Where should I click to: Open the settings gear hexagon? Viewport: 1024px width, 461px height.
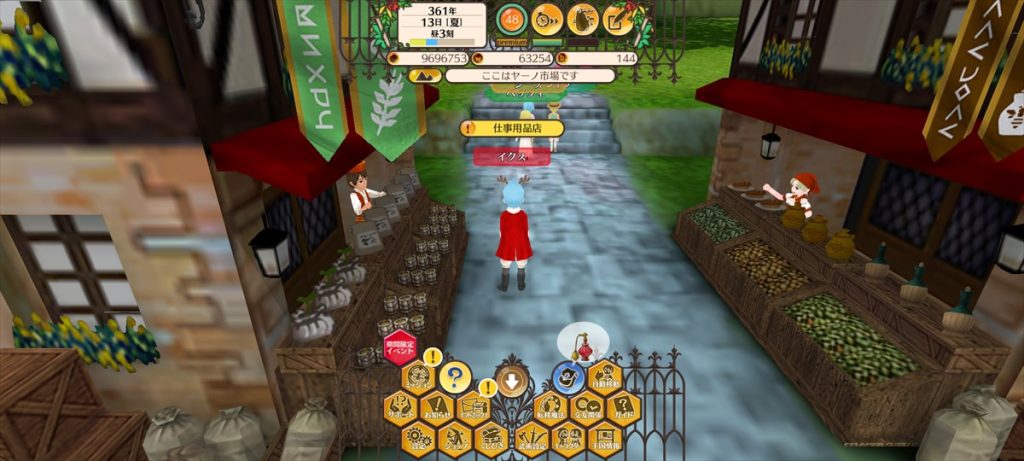click(x=418, y=438)
